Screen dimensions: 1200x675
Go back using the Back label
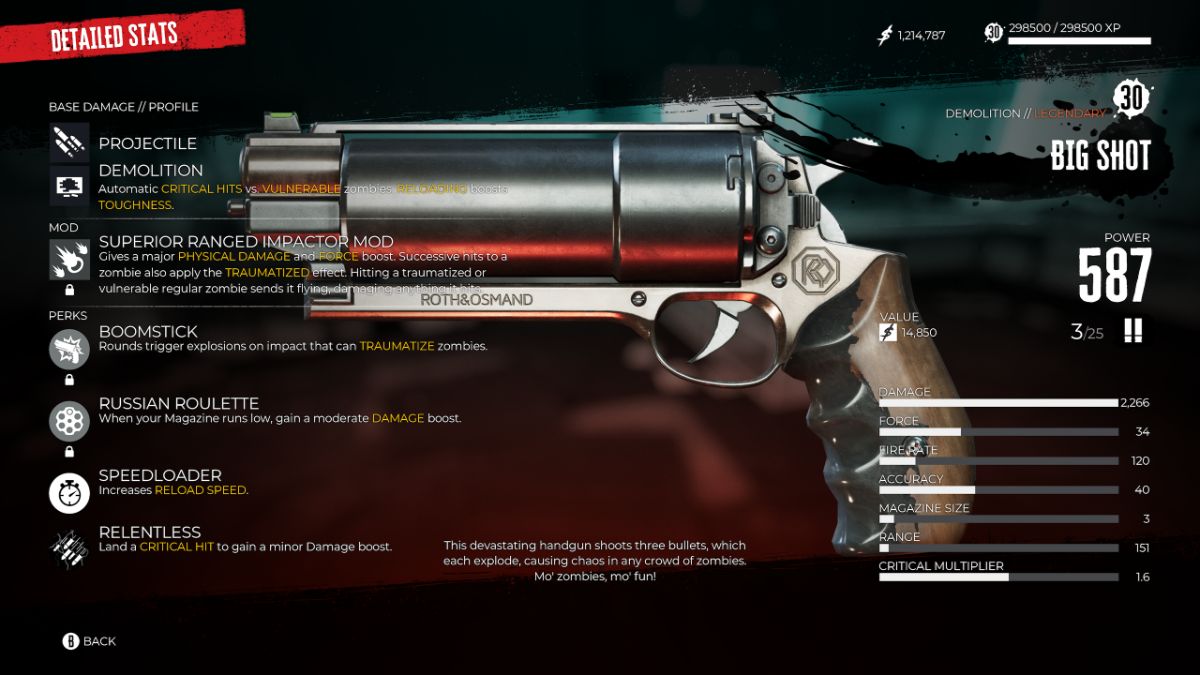[99, 641]
